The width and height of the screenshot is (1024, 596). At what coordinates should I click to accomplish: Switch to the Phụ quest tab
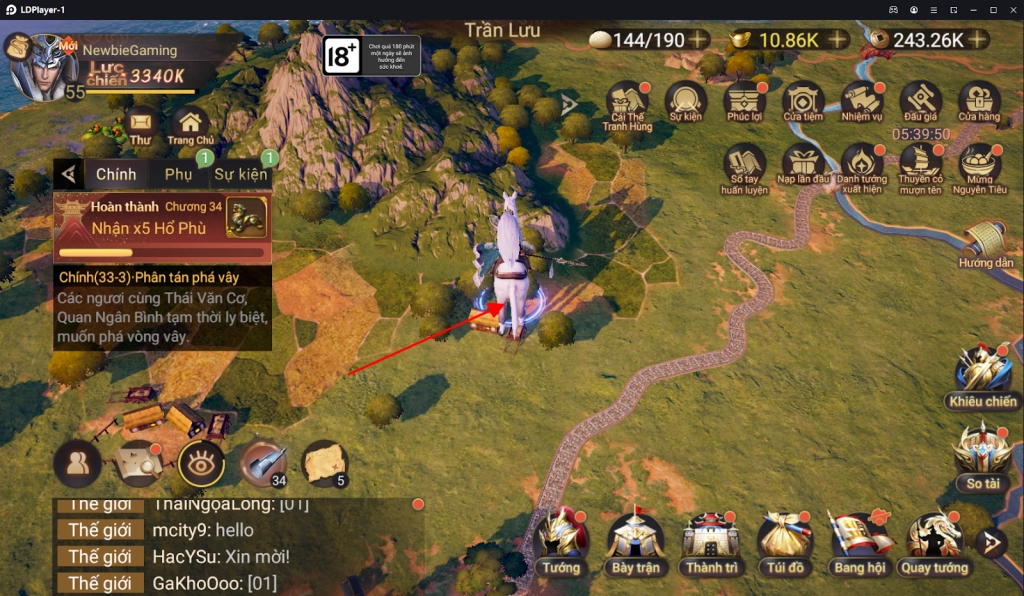click(x=179, y=174)
